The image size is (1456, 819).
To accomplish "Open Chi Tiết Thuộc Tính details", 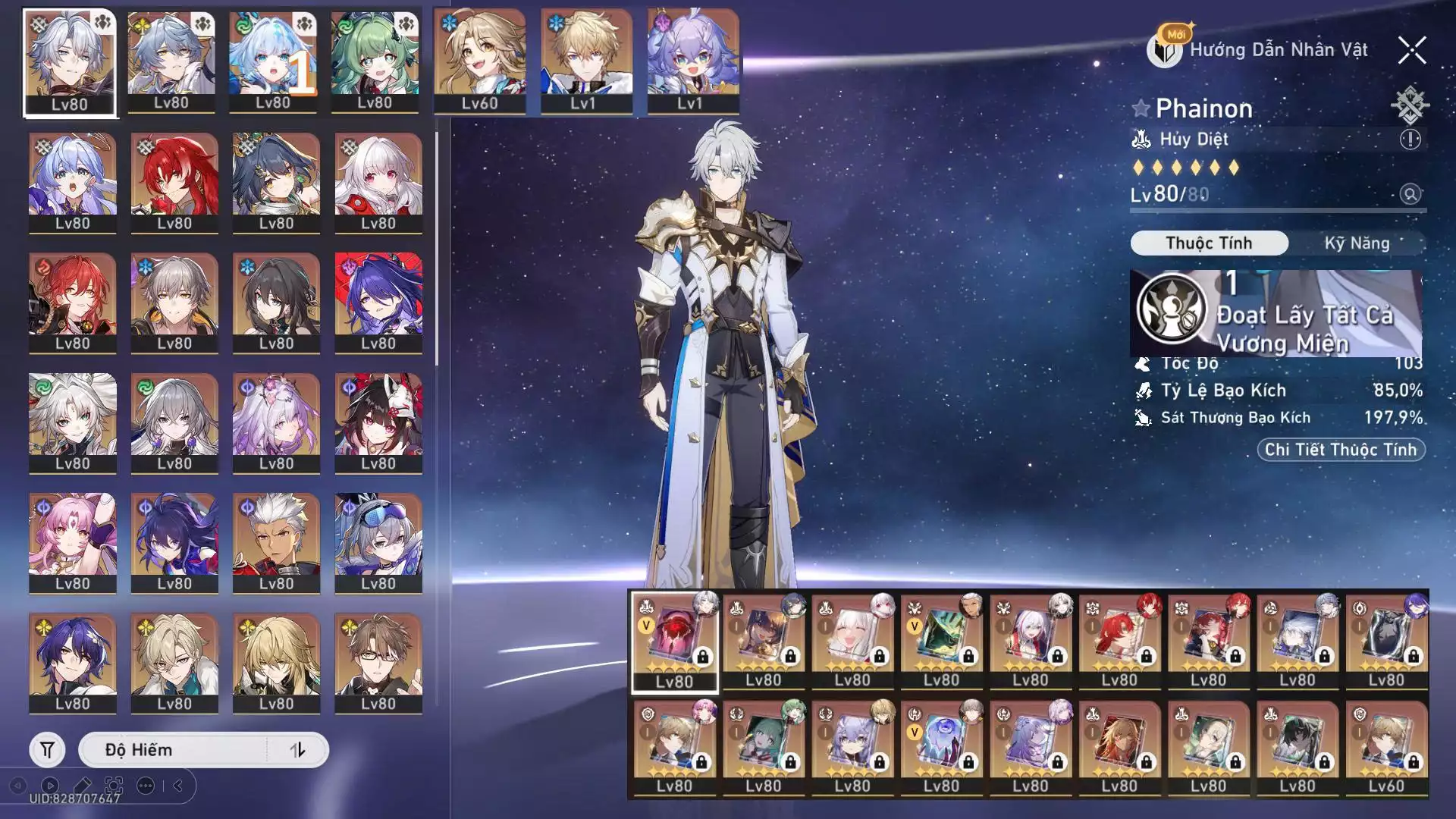I will (1340, 450).
